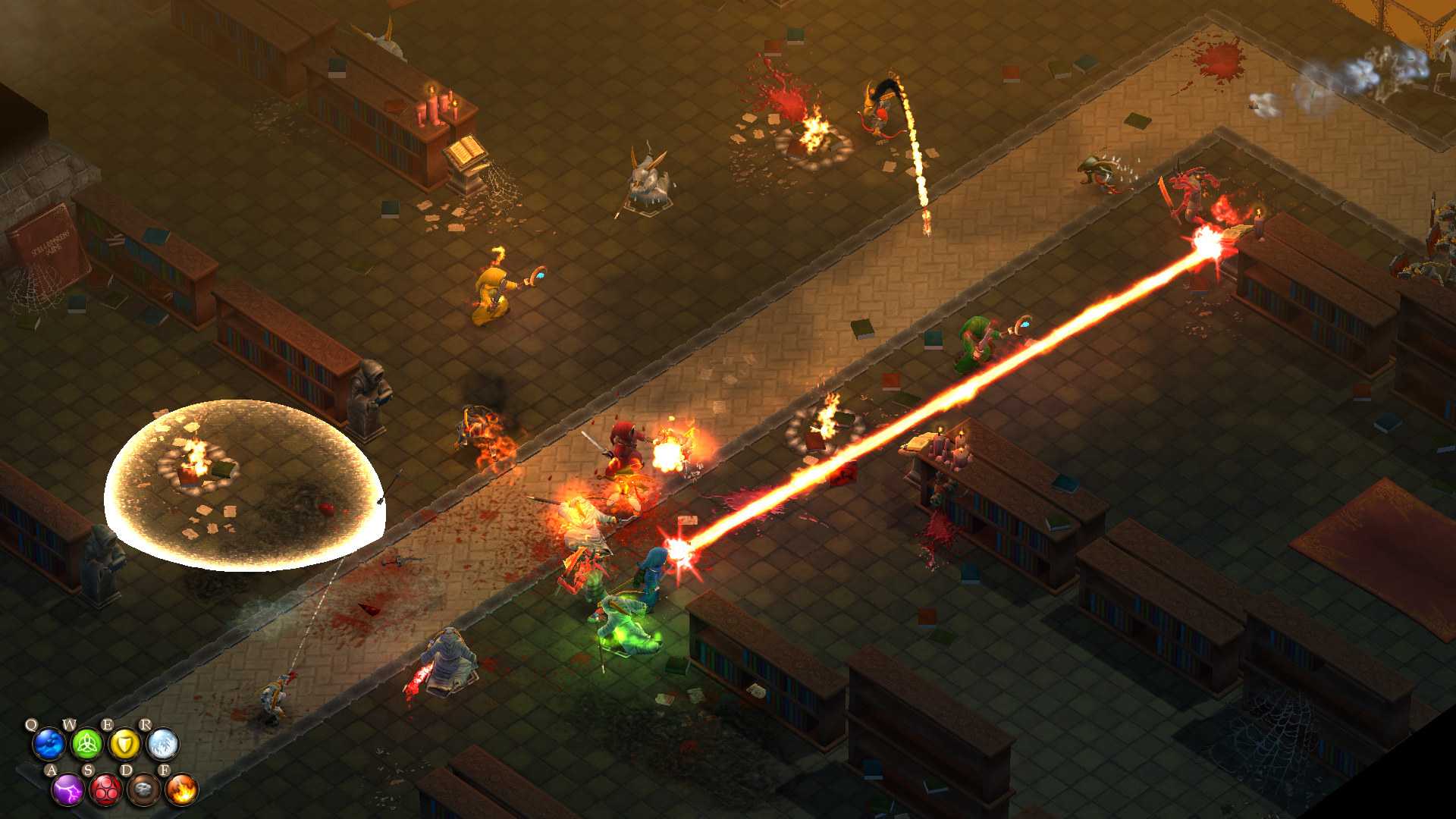Select the purple Lightning element icon
Image resolution: width=1456 pixels, height=819 pixels.
pyautogui.click(x=67, y=791)
